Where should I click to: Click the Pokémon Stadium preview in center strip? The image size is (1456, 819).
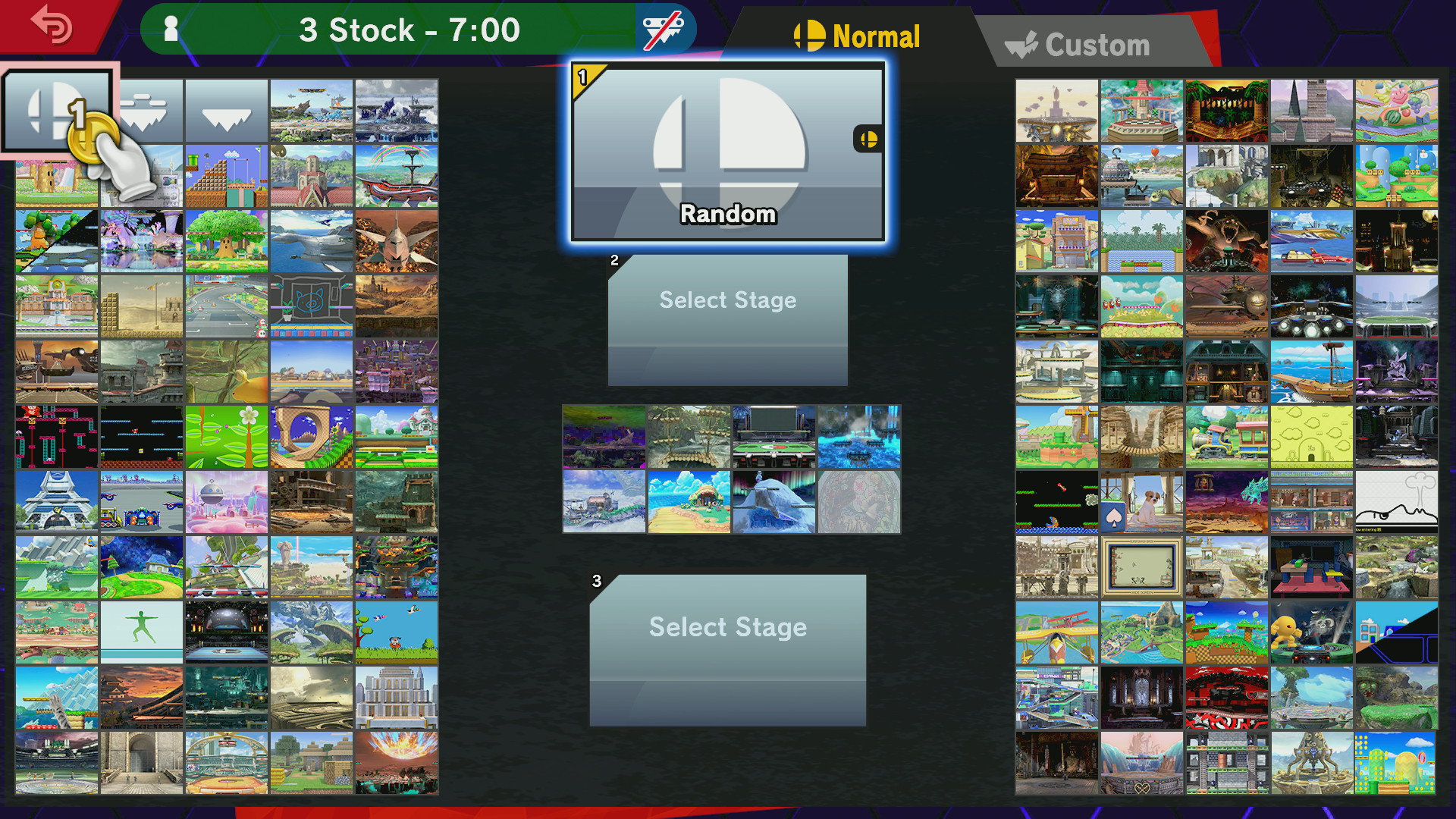(x=774, y=436)
